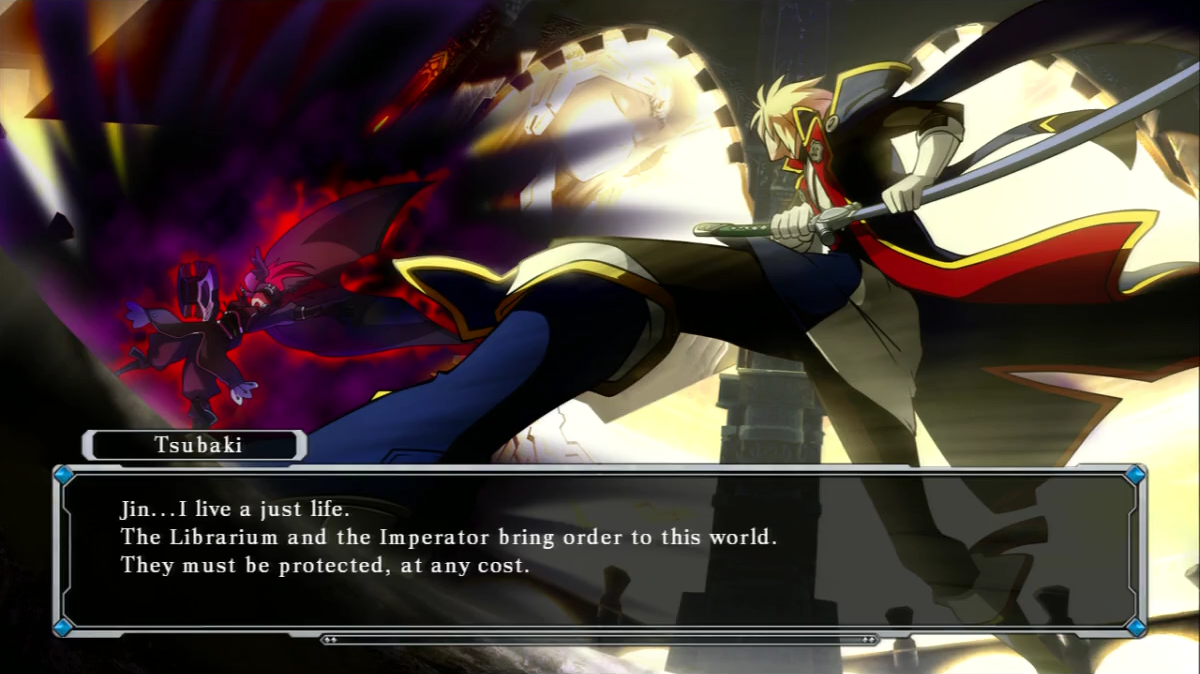Click the dialogue box to advance the text
Viewport: 1200px width, 674px height.
point(598,548)
